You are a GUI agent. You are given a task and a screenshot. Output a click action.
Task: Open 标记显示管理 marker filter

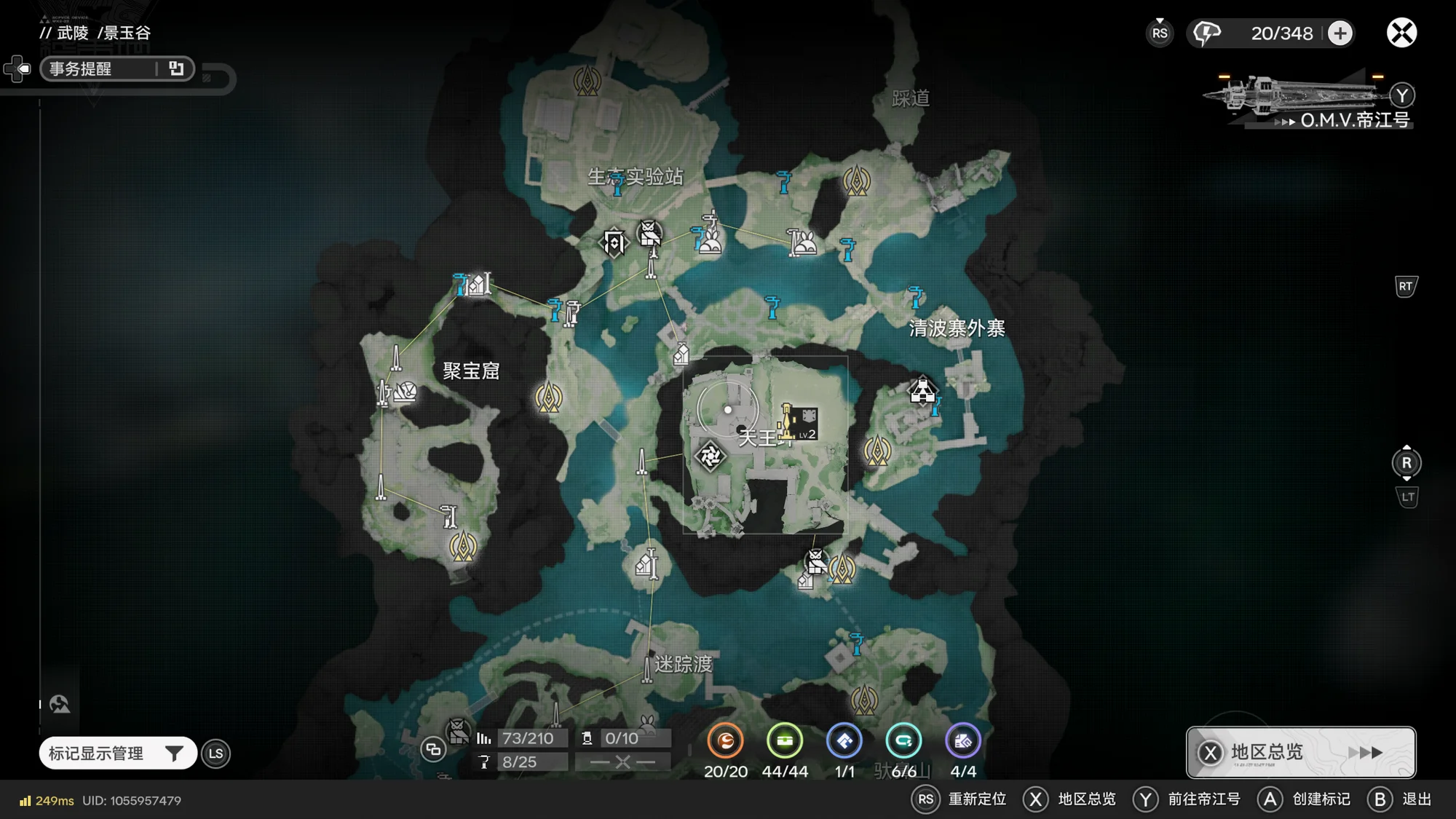point(117,753)
